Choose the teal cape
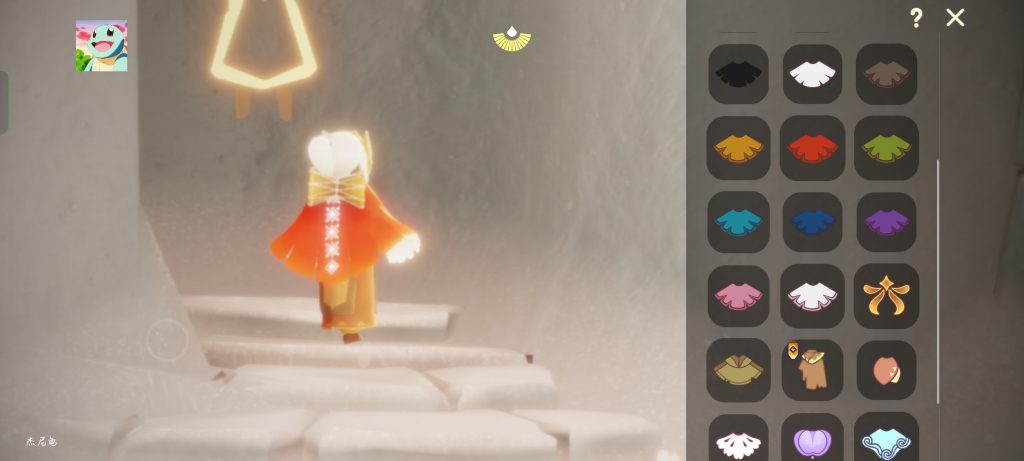1024x461 pixels. coord(738,221)
